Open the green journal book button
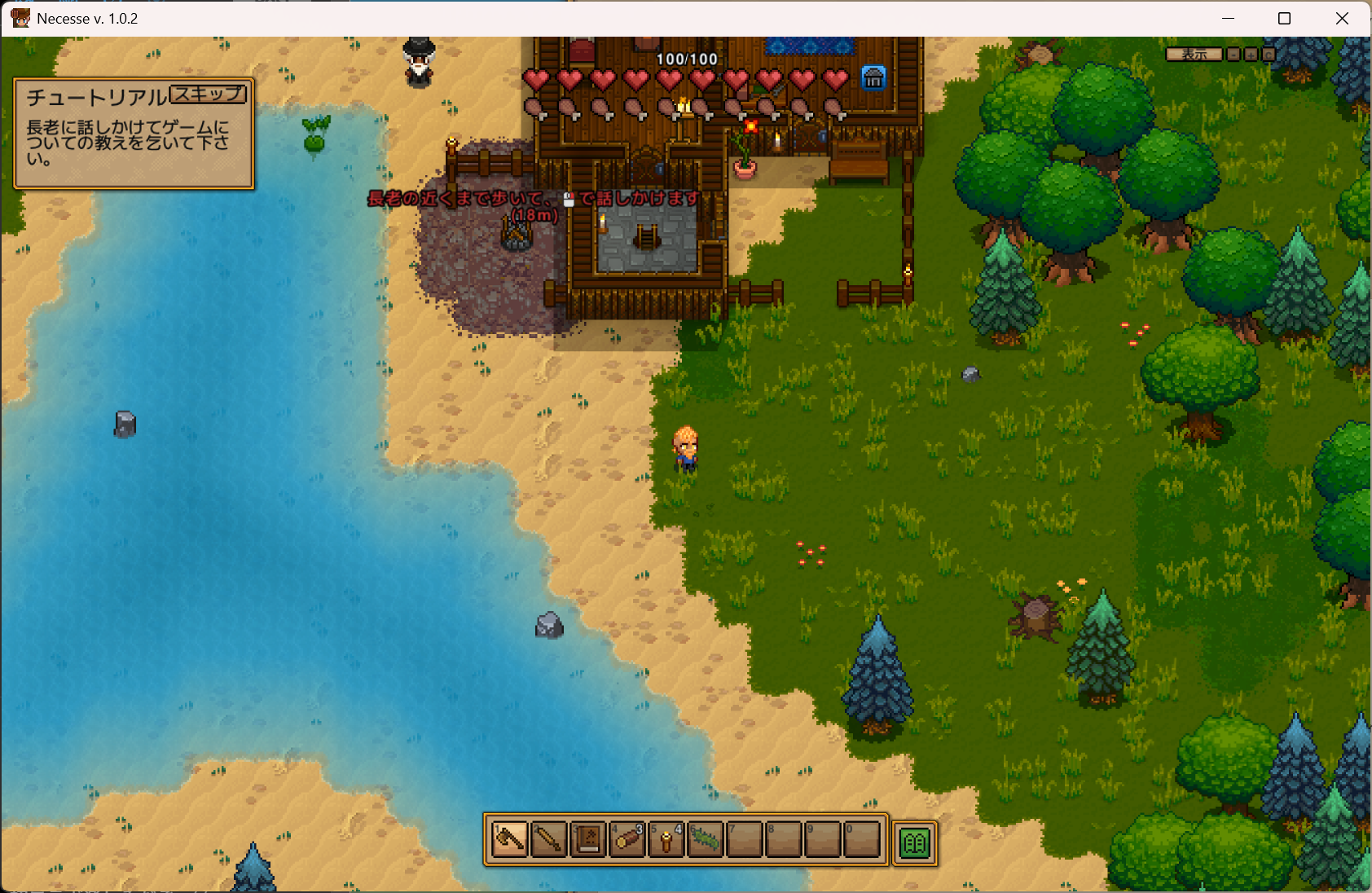The width and height of the screenshot is (1372, 893). click(914, 842)
